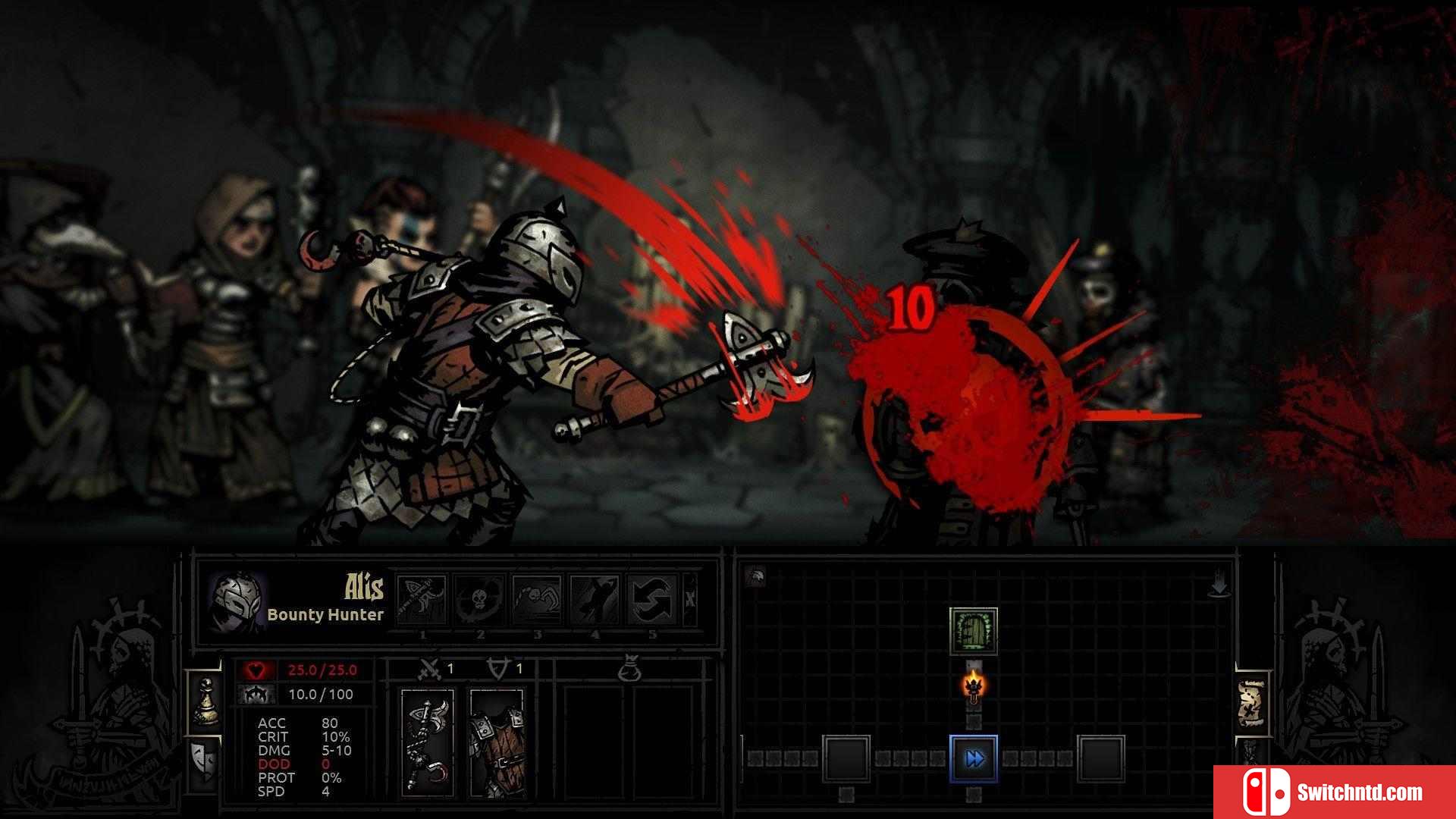Select the blue fast-forward room tile

tap(974, 758)
